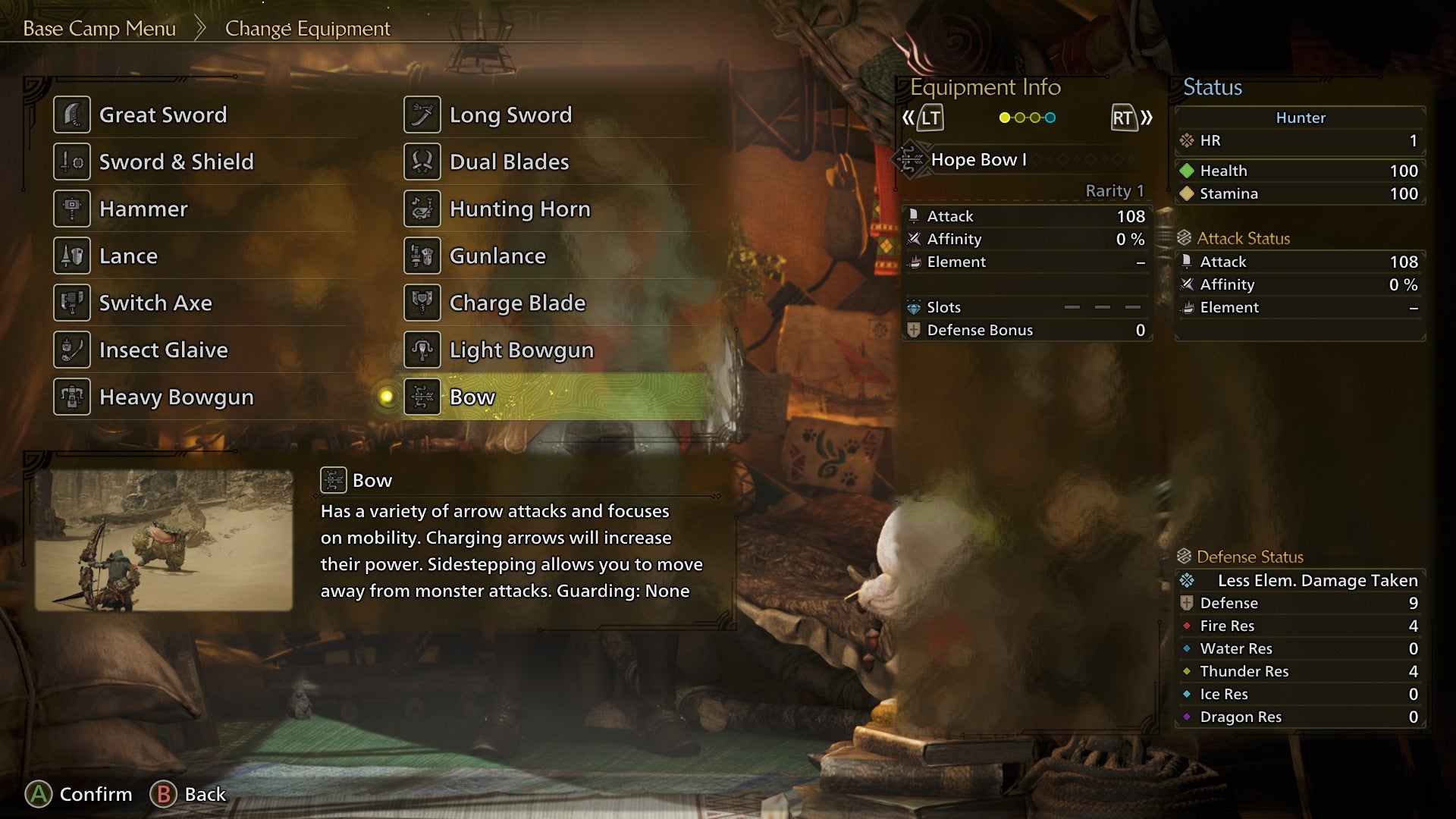Select the Hunting Horn icon
Screen dimensions: 1456x819
[422, 209]
